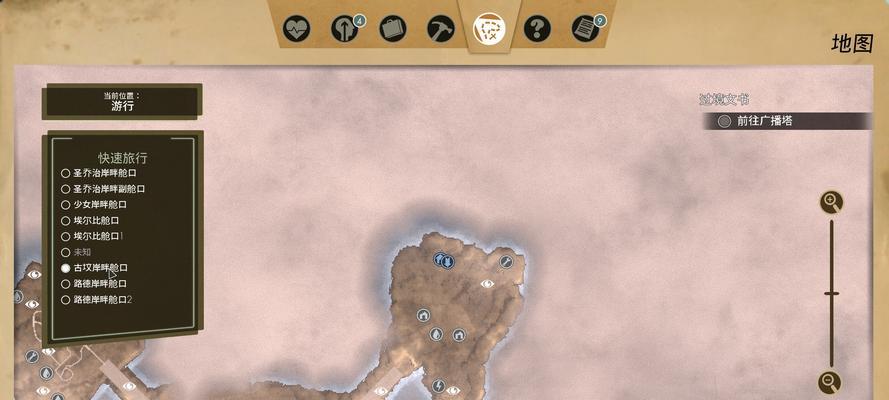Zoom out the map with minus magnifier
889x400 pixels.
tap(831, 381)
